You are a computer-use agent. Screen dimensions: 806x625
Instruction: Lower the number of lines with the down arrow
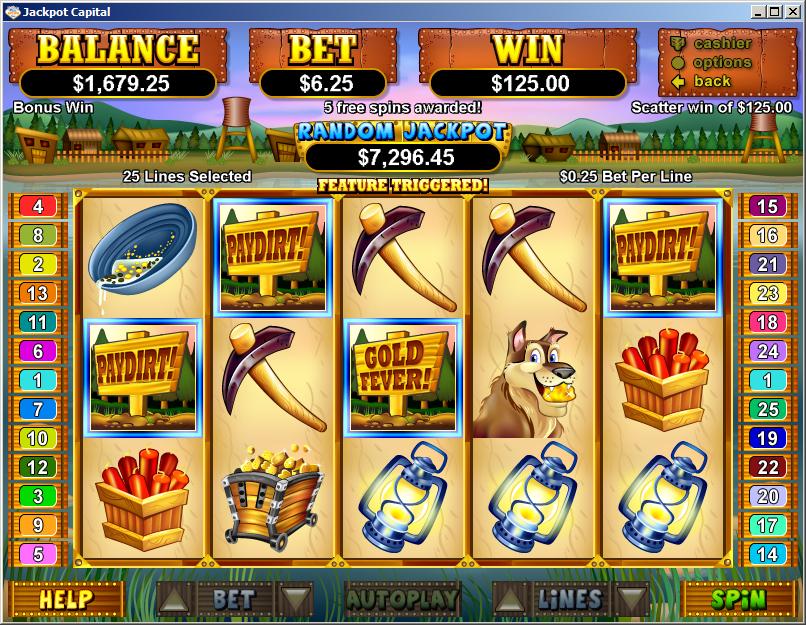click(x=631, y=599)
